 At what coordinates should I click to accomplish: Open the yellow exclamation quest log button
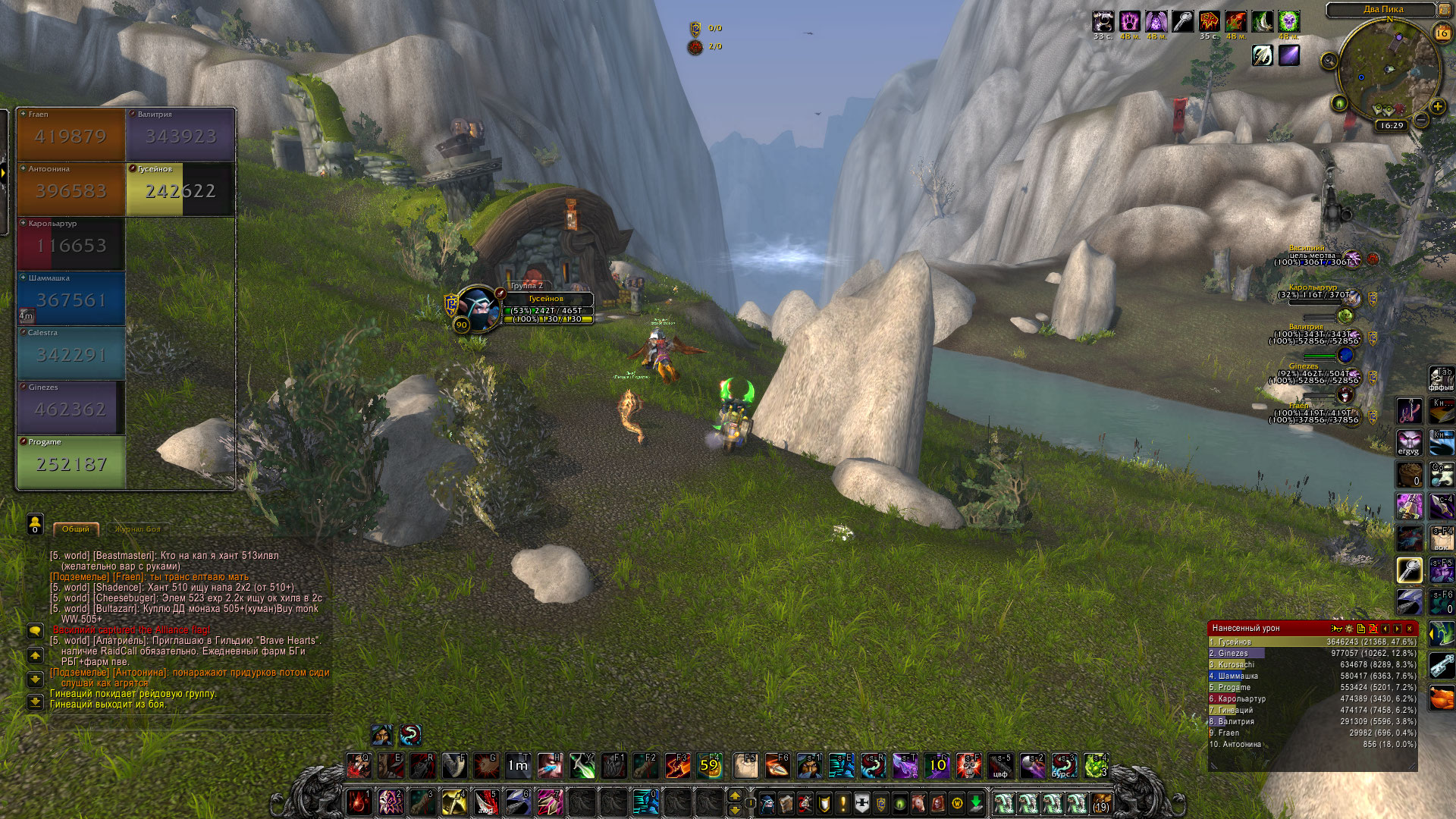843,802
